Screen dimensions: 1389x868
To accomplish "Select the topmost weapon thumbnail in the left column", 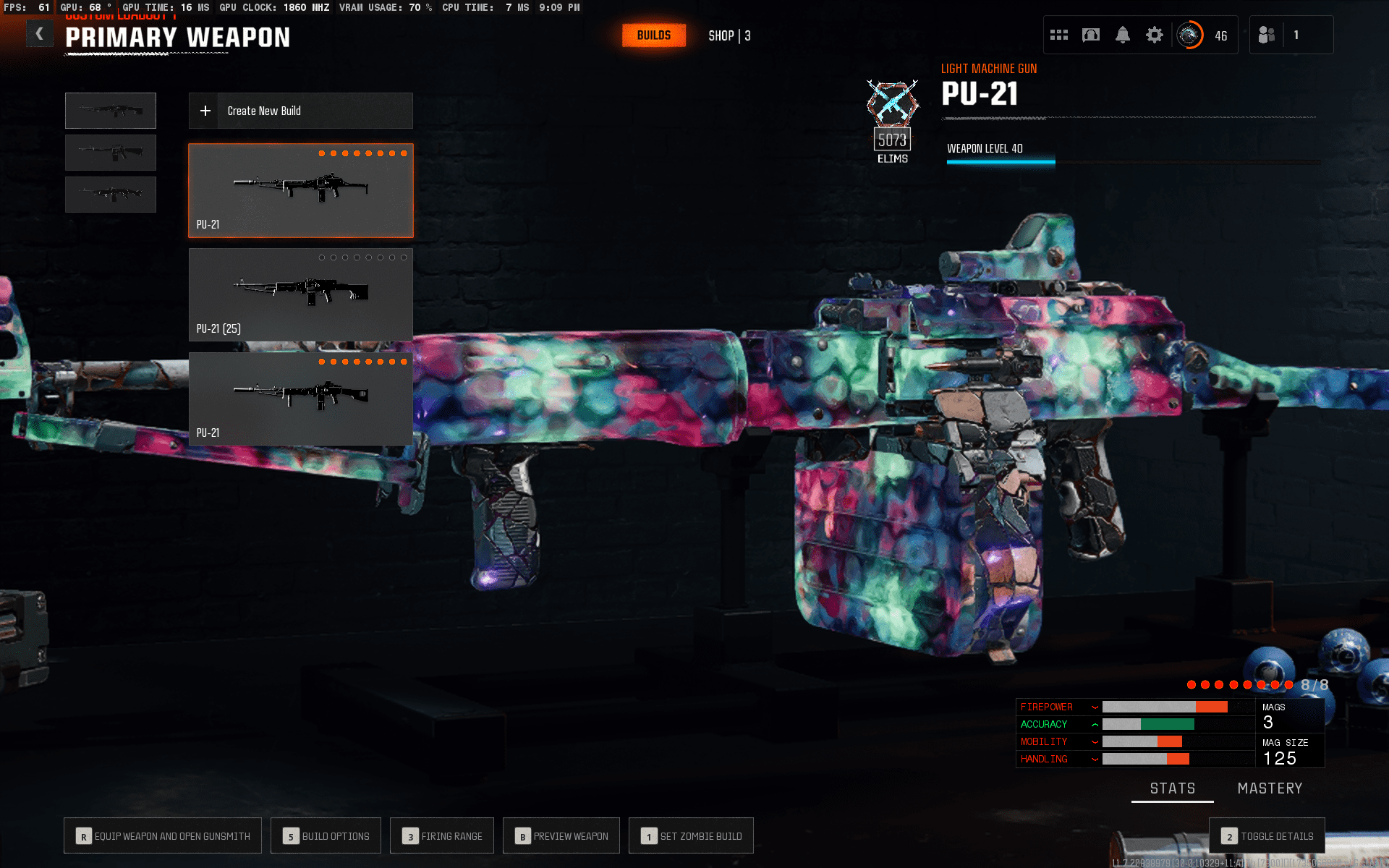I will (x=111, y=111).
